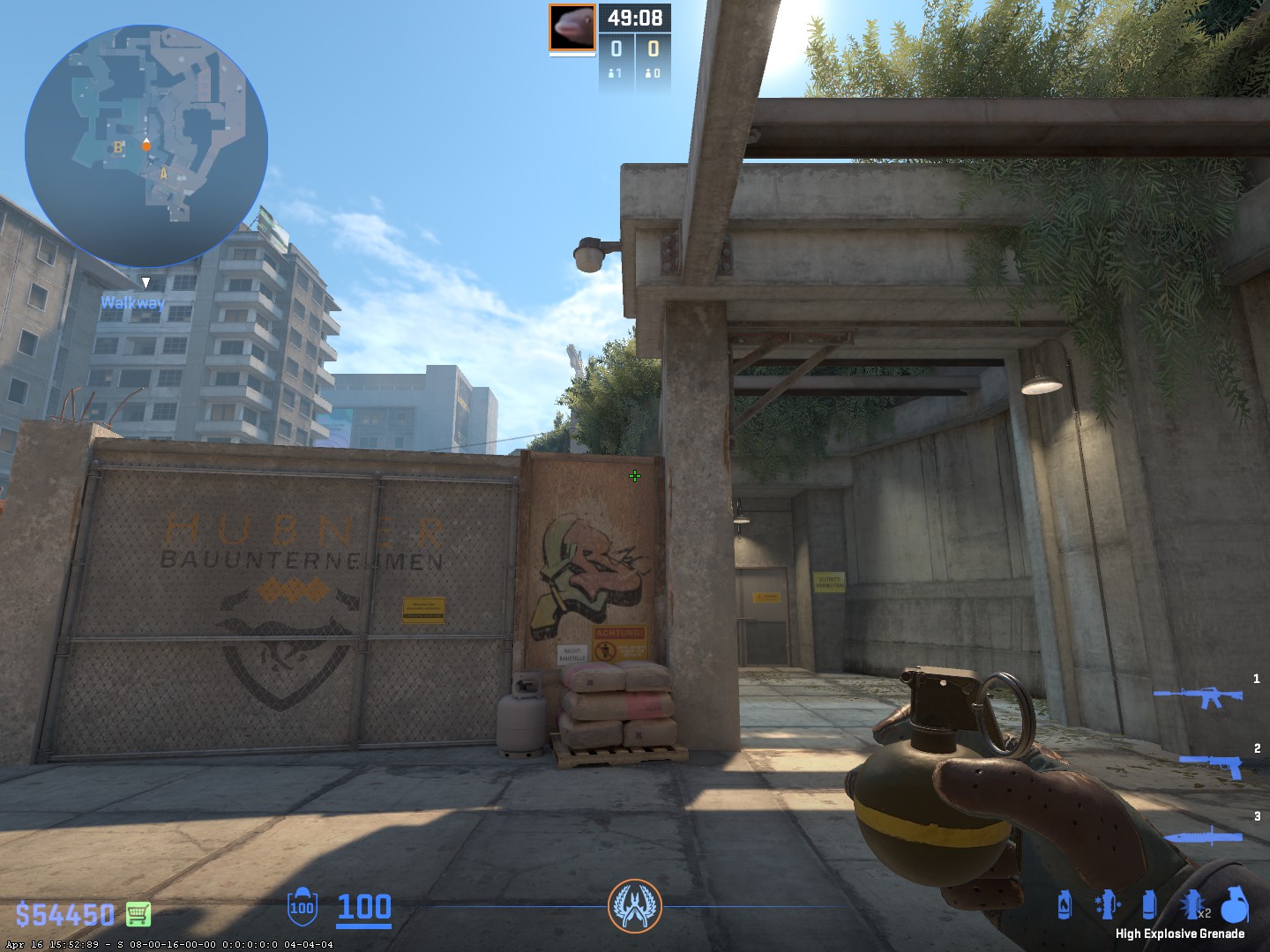This screenshot has width=1270, height=952.
Task: Click the circular radar minimap
Action: click(146, 145)
